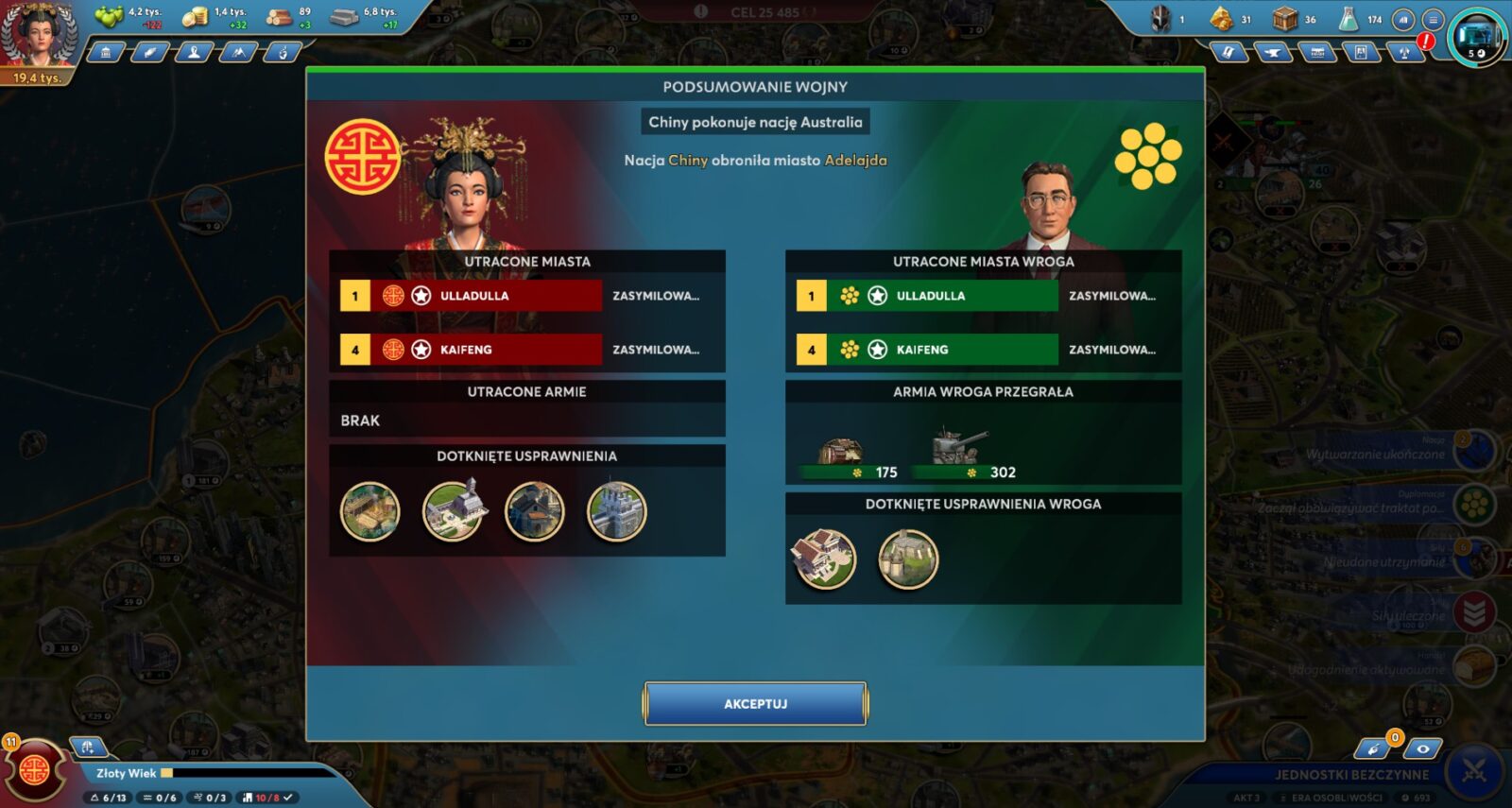This screenshot has width=1512, height=808.
Task: Open the toolbar button with red alert badge
Action: 1406,53
